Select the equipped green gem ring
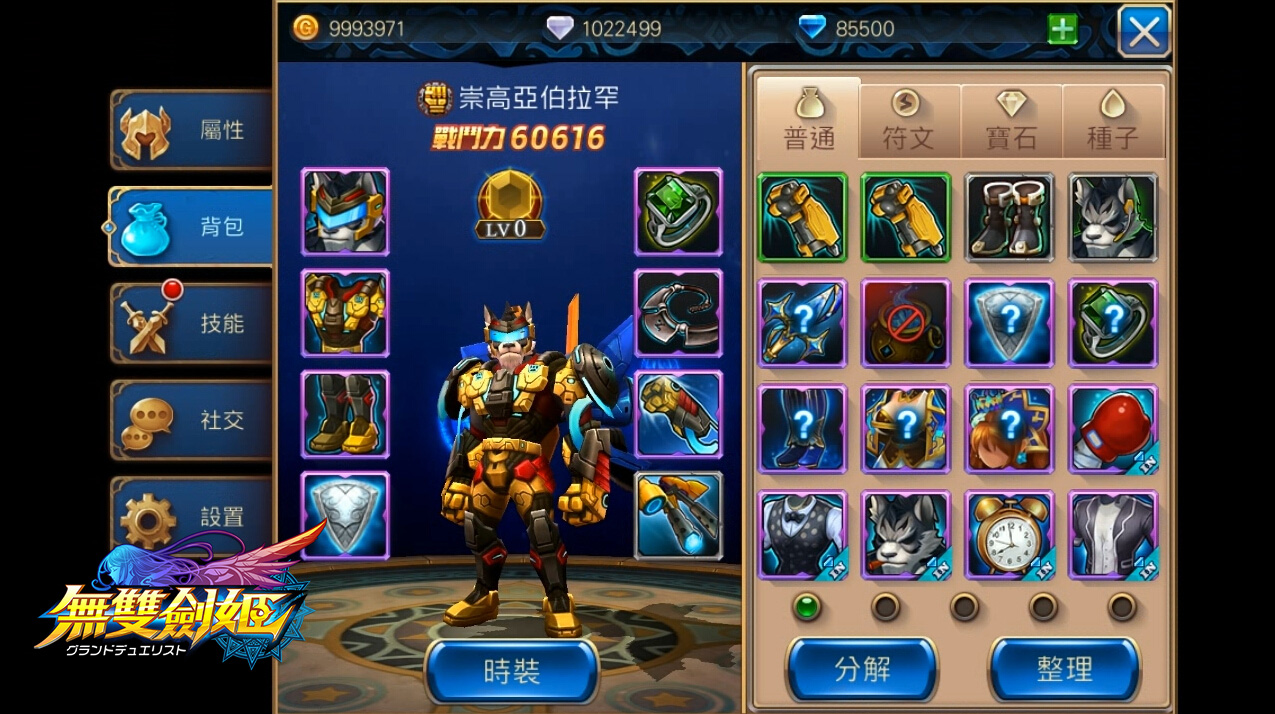1275x714 pixels. [678, 212]
